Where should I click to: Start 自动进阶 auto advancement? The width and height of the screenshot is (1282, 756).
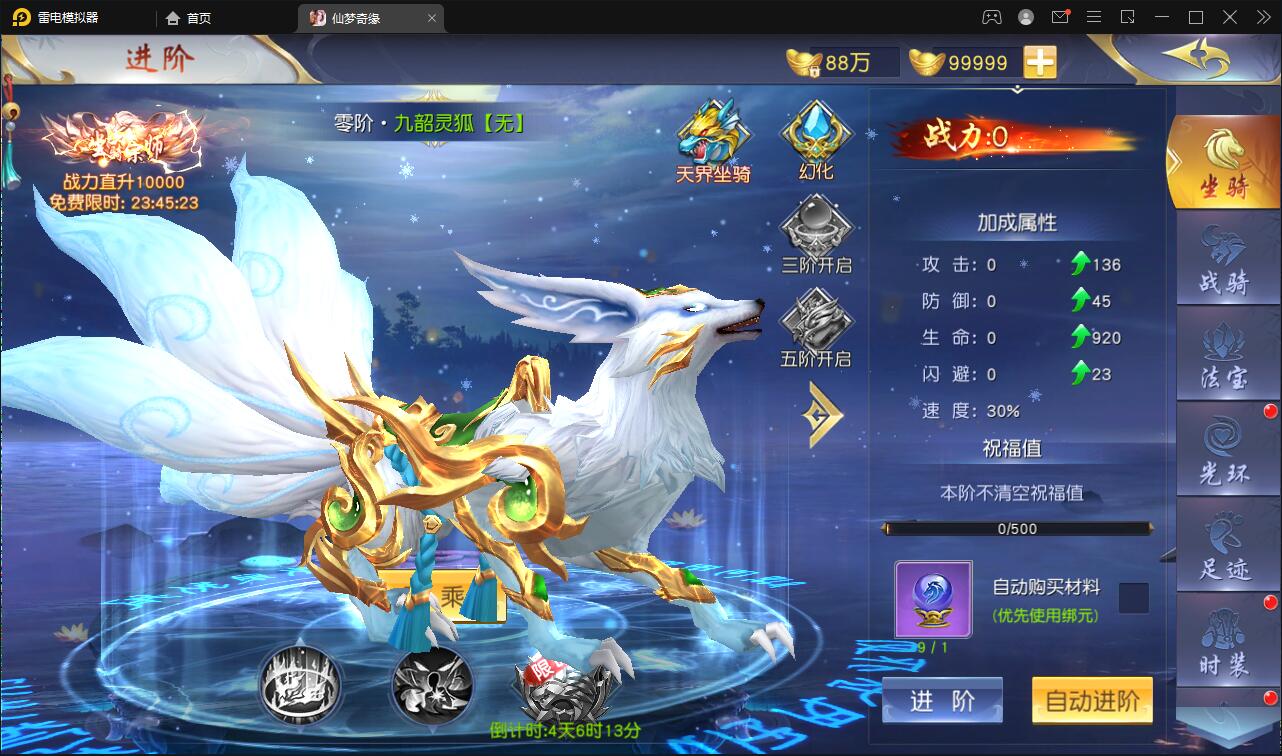pyautogui.click(x=1092, y=701)
